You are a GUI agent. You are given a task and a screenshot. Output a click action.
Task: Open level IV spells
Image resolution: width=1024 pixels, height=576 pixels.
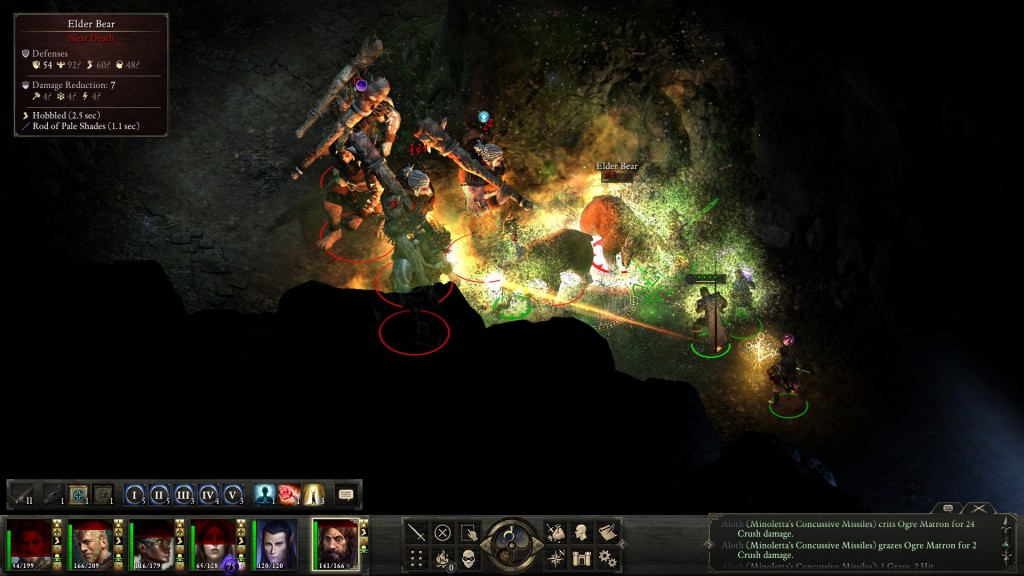[x=209, y=494]
